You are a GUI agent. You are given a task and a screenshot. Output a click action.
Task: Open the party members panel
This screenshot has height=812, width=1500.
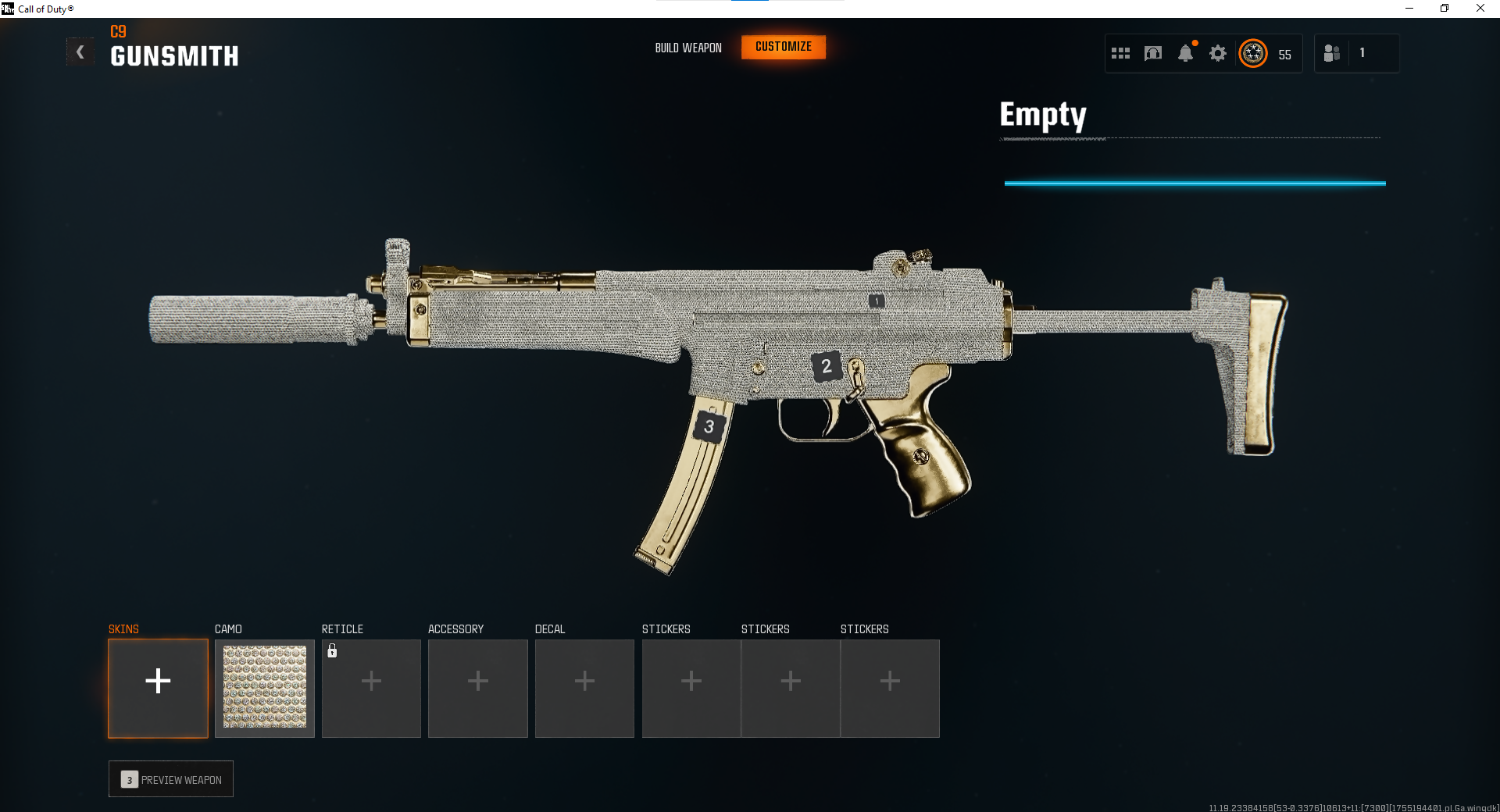pyautogui.click(x=1332, y=54)
